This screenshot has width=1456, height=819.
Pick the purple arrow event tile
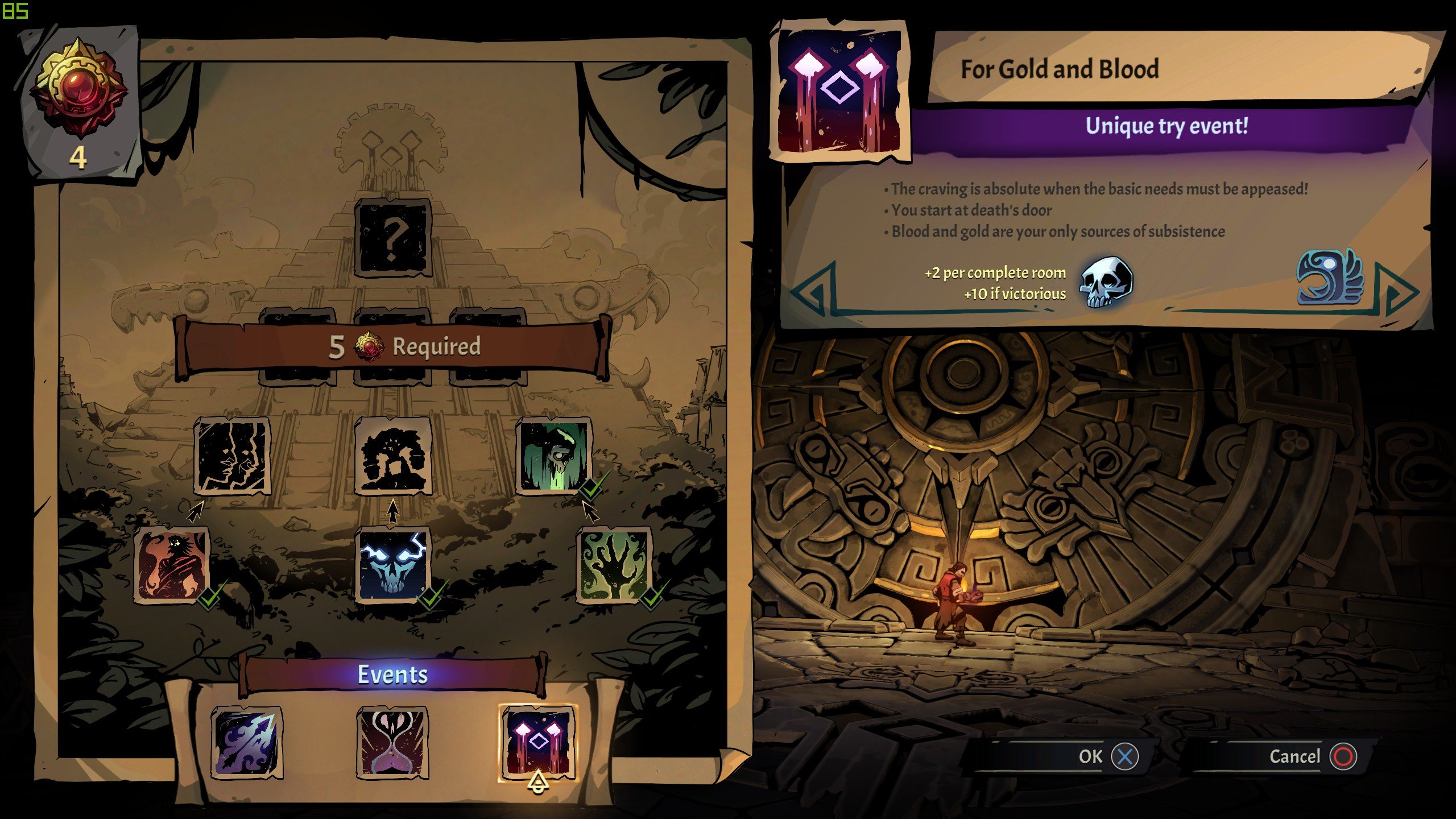247,742
